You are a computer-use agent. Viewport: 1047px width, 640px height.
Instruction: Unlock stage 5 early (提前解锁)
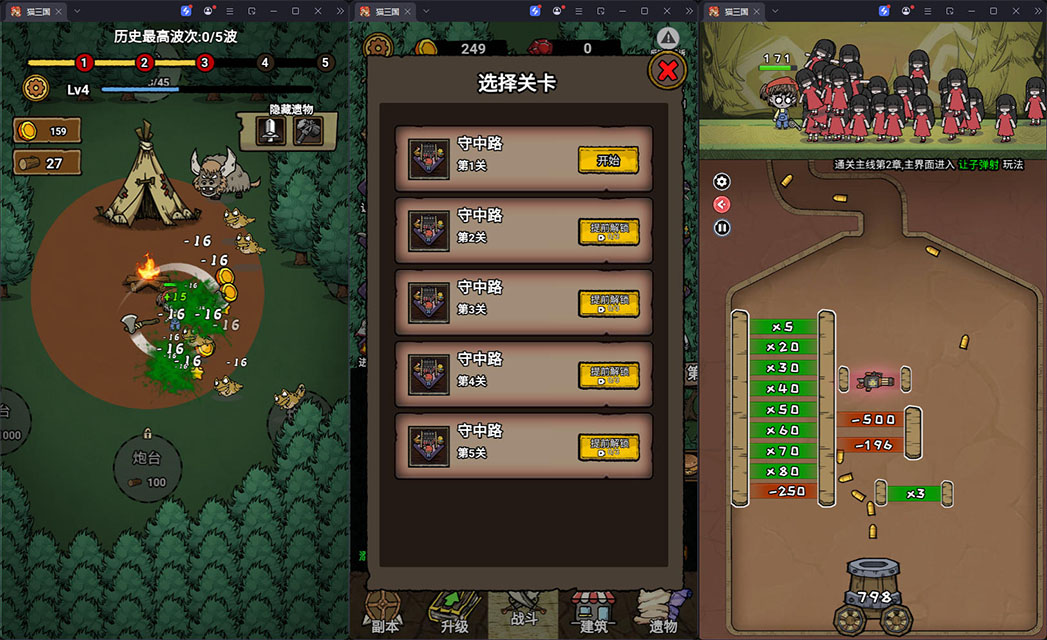coord(608,448)
